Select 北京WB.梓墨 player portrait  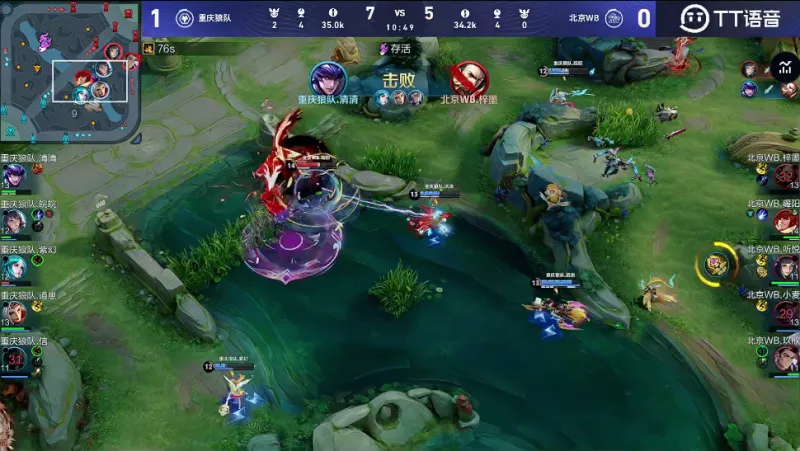[785, 177]
